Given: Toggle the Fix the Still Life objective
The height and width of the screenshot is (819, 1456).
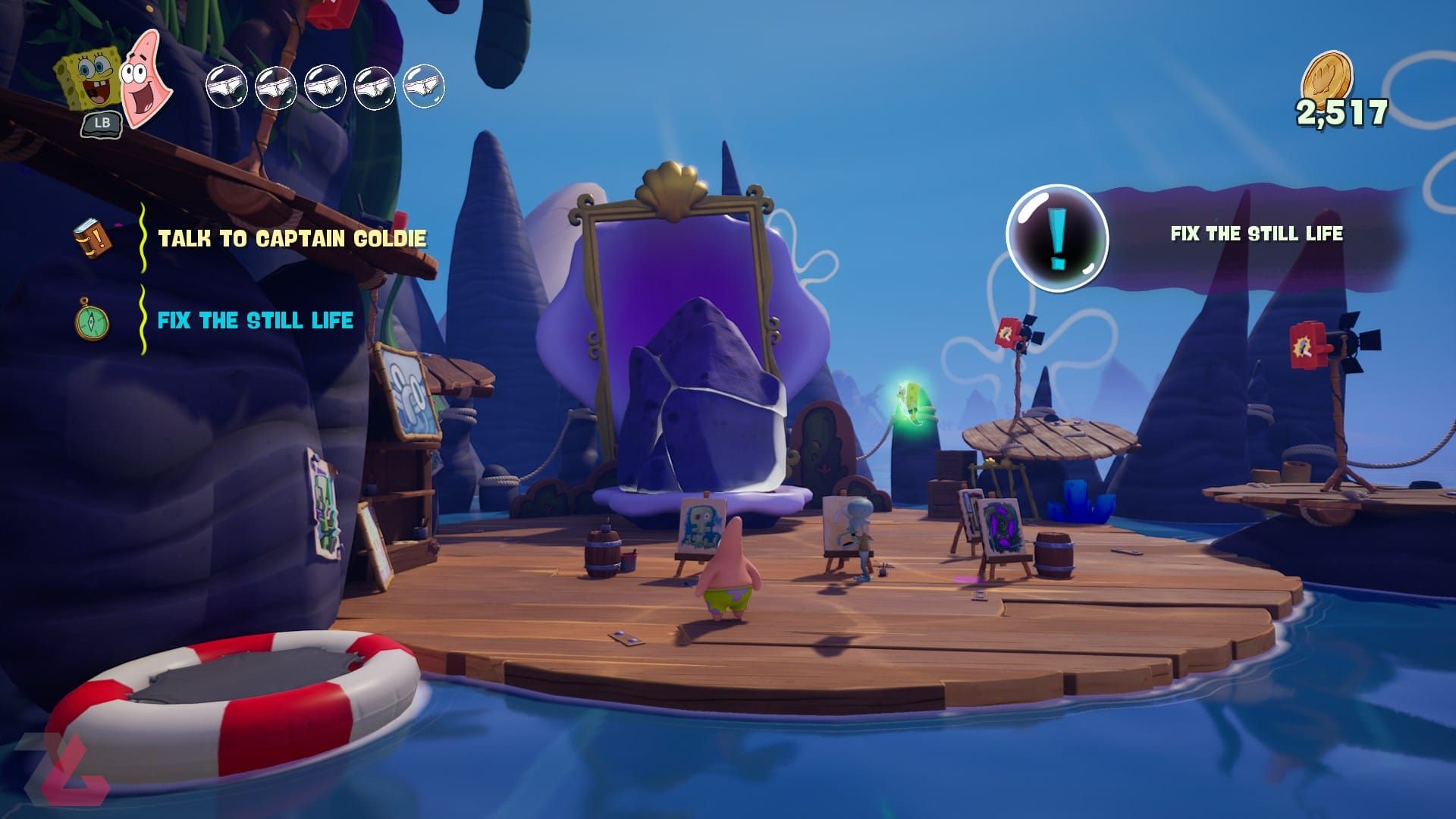Looking at the screenshot, I should pyautogui.click(x=254, y=320).
